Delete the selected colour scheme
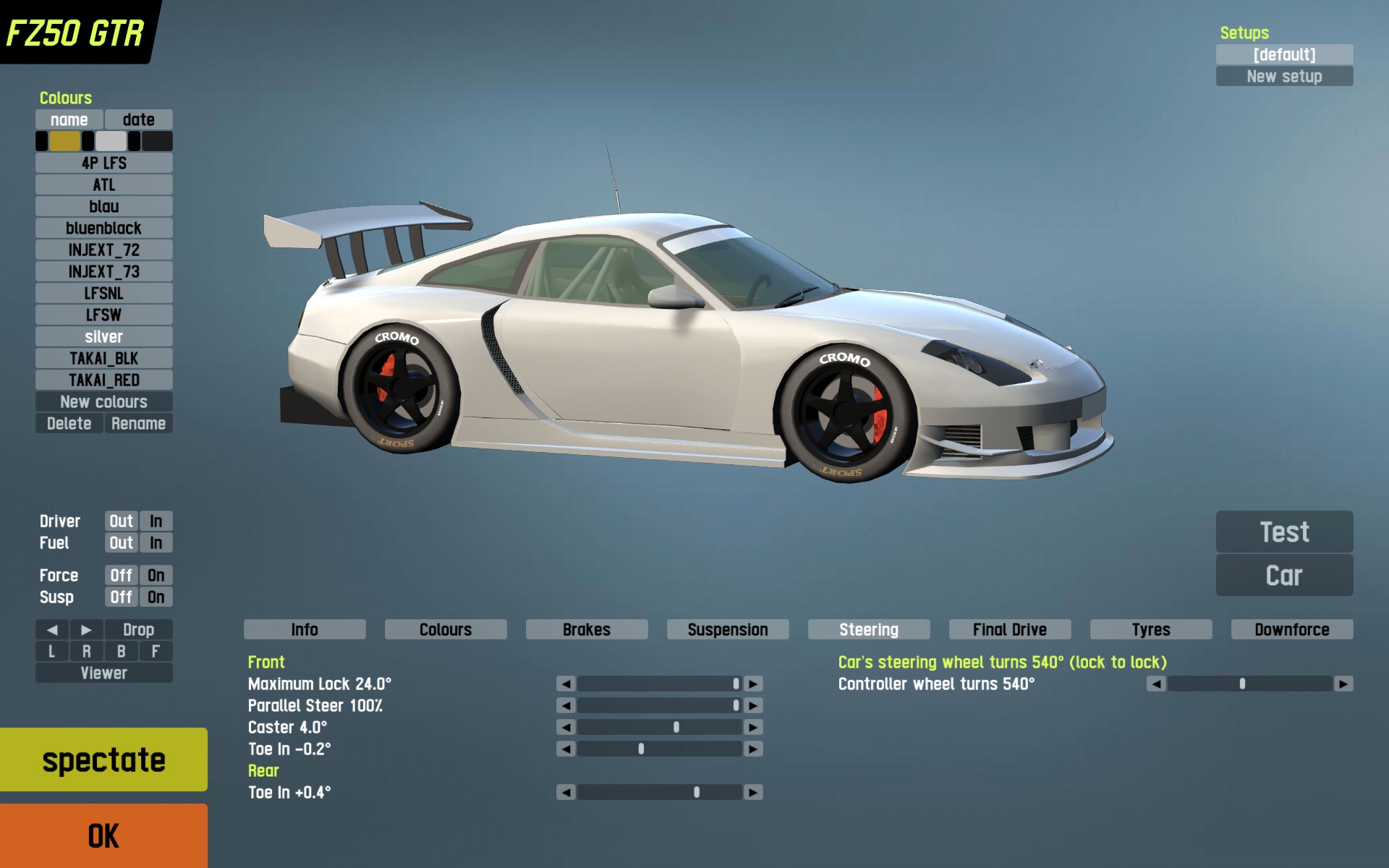 point(69,423)
